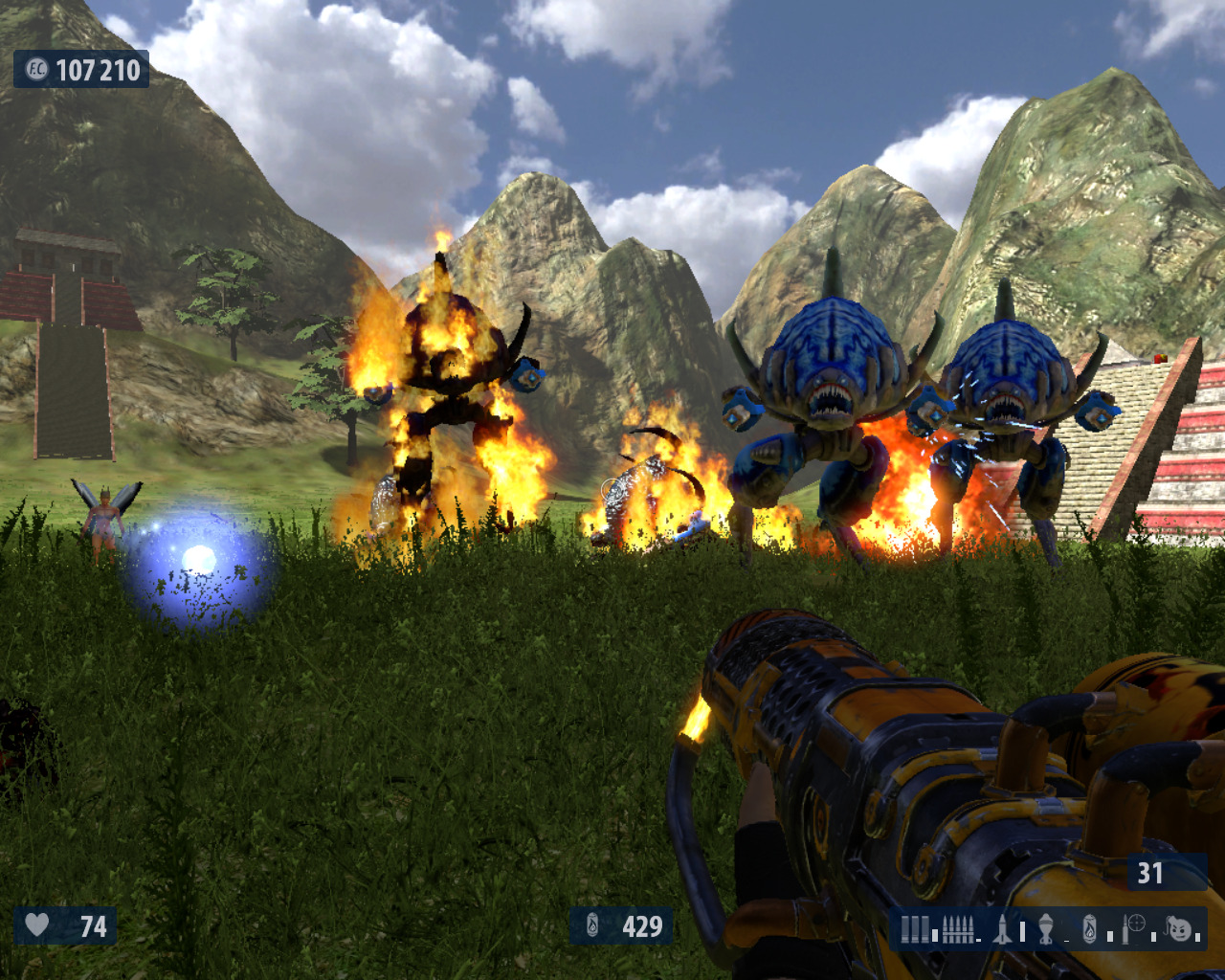1225x980 pixels.
Task: Click the rocket ammo icon
Action: pyautogui.click(x=1002, y=928)
